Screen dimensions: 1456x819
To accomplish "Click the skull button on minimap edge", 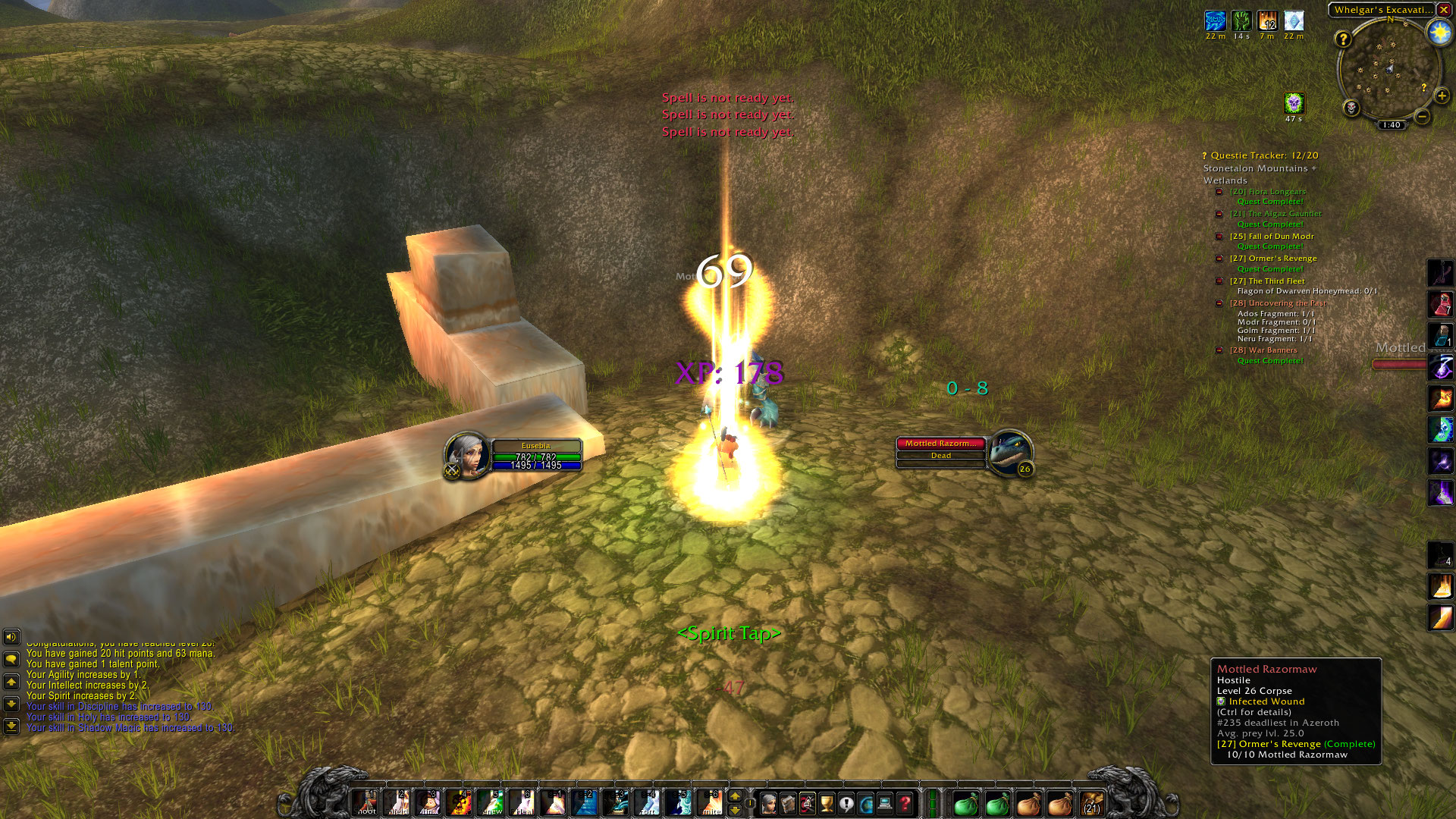I will 1351,108.
